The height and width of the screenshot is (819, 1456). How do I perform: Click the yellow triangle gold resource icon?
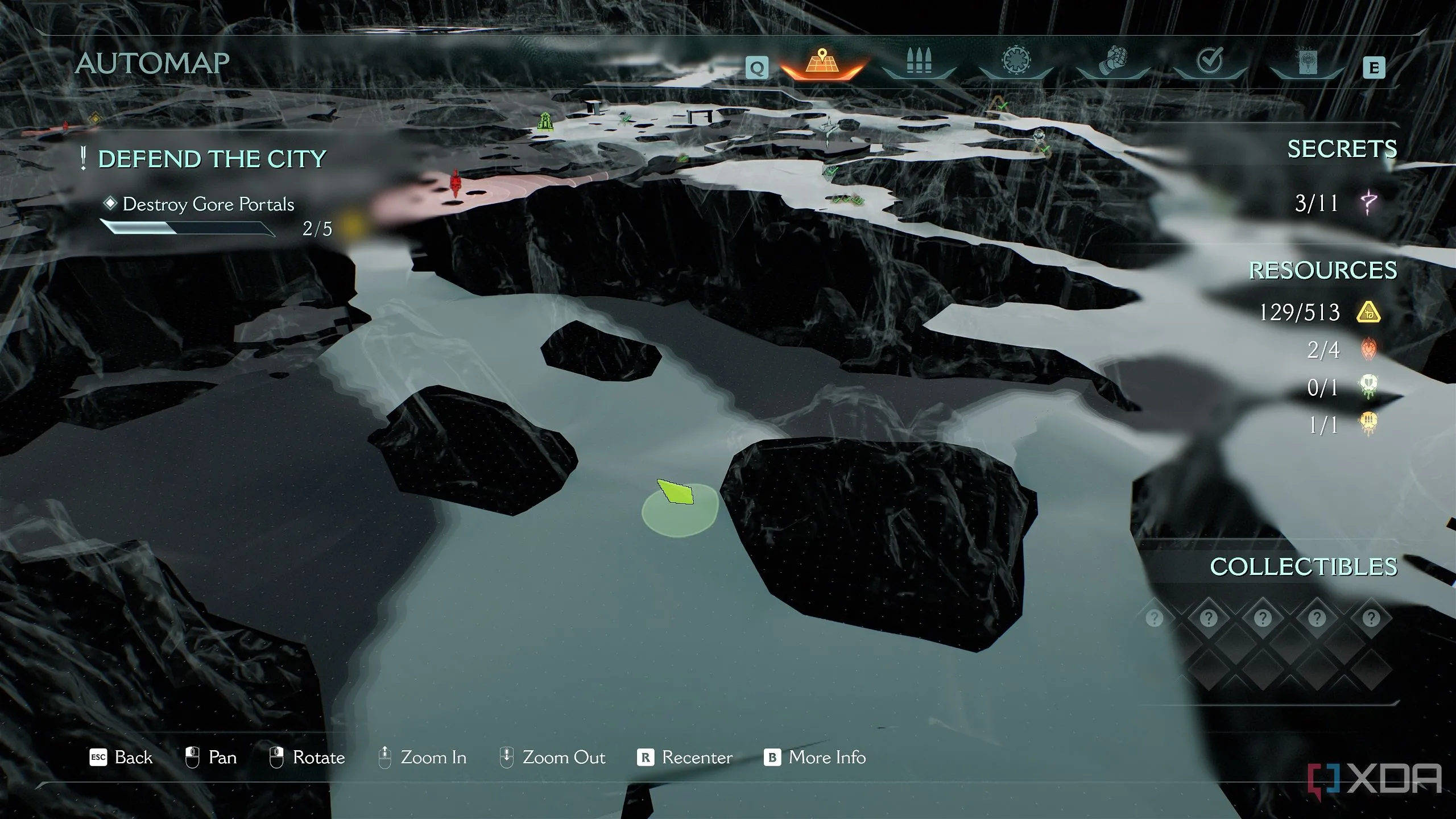1368,312
